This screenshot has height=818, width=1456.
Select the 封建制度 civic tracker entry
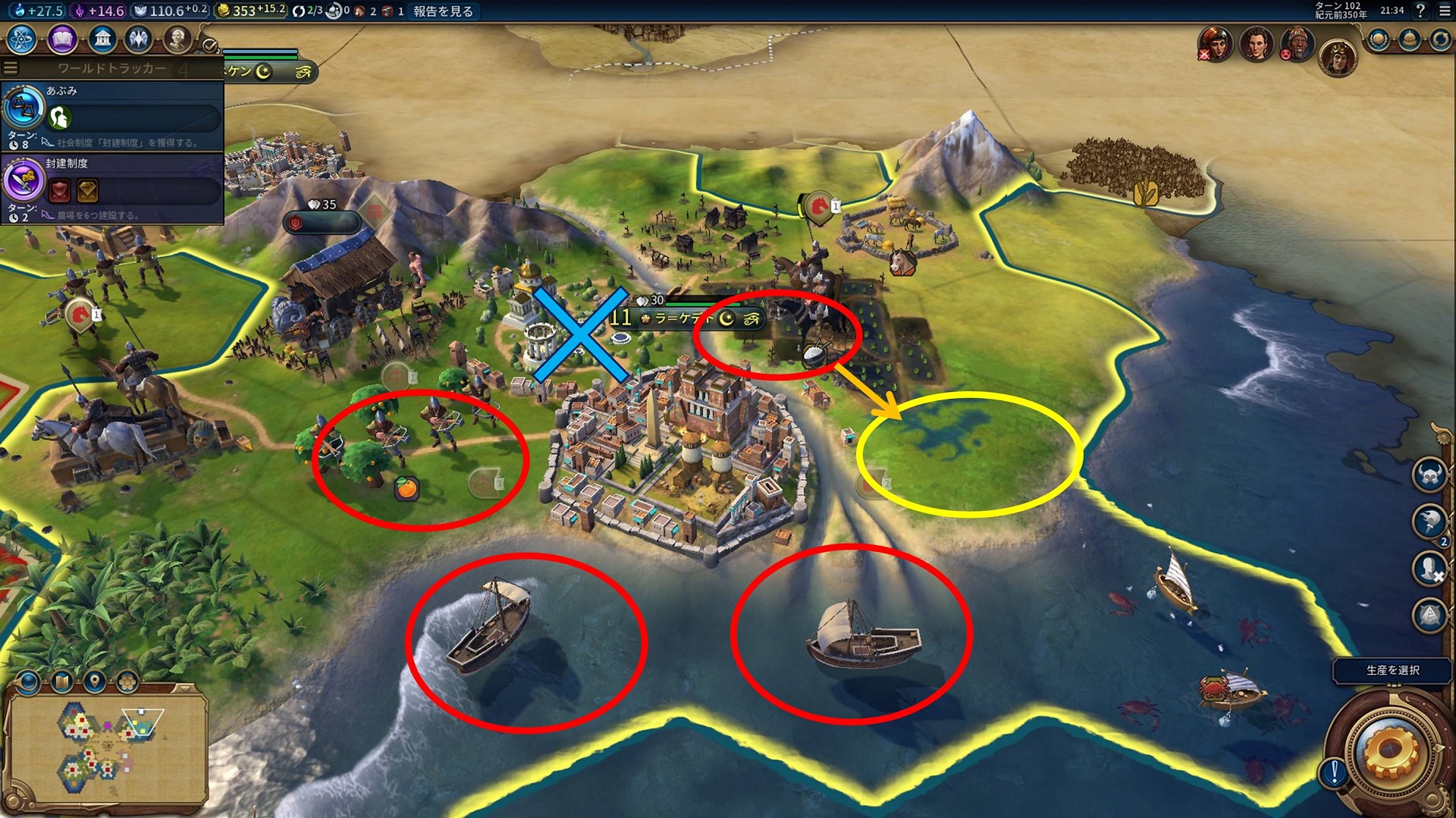(112, 187)
